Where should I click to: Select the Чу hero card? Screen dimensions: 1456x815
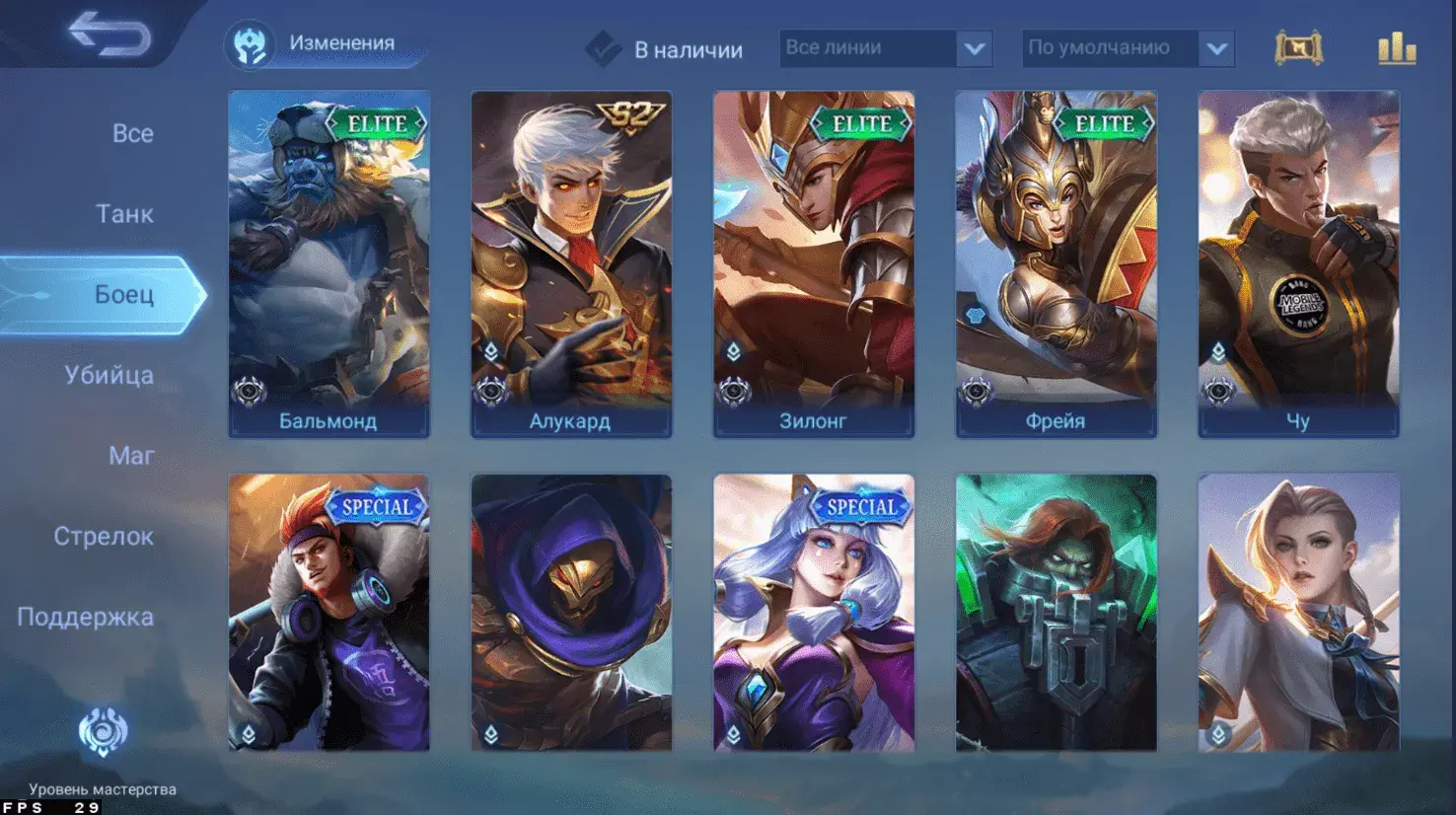coord(1298,263)
